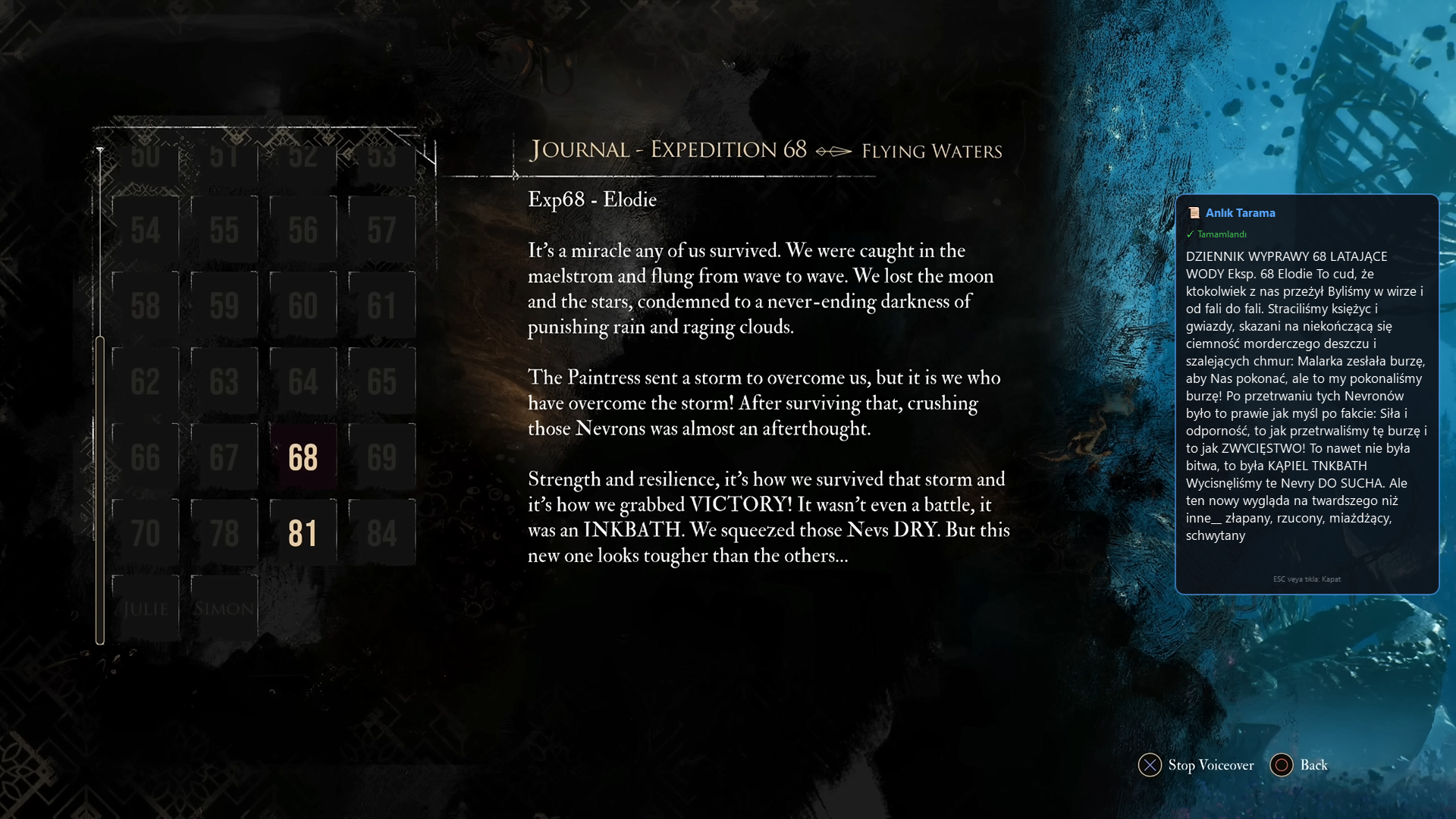
Task: Select Expedition 68 journal tile
Action: pyautogui.click(x=303, y=457)
